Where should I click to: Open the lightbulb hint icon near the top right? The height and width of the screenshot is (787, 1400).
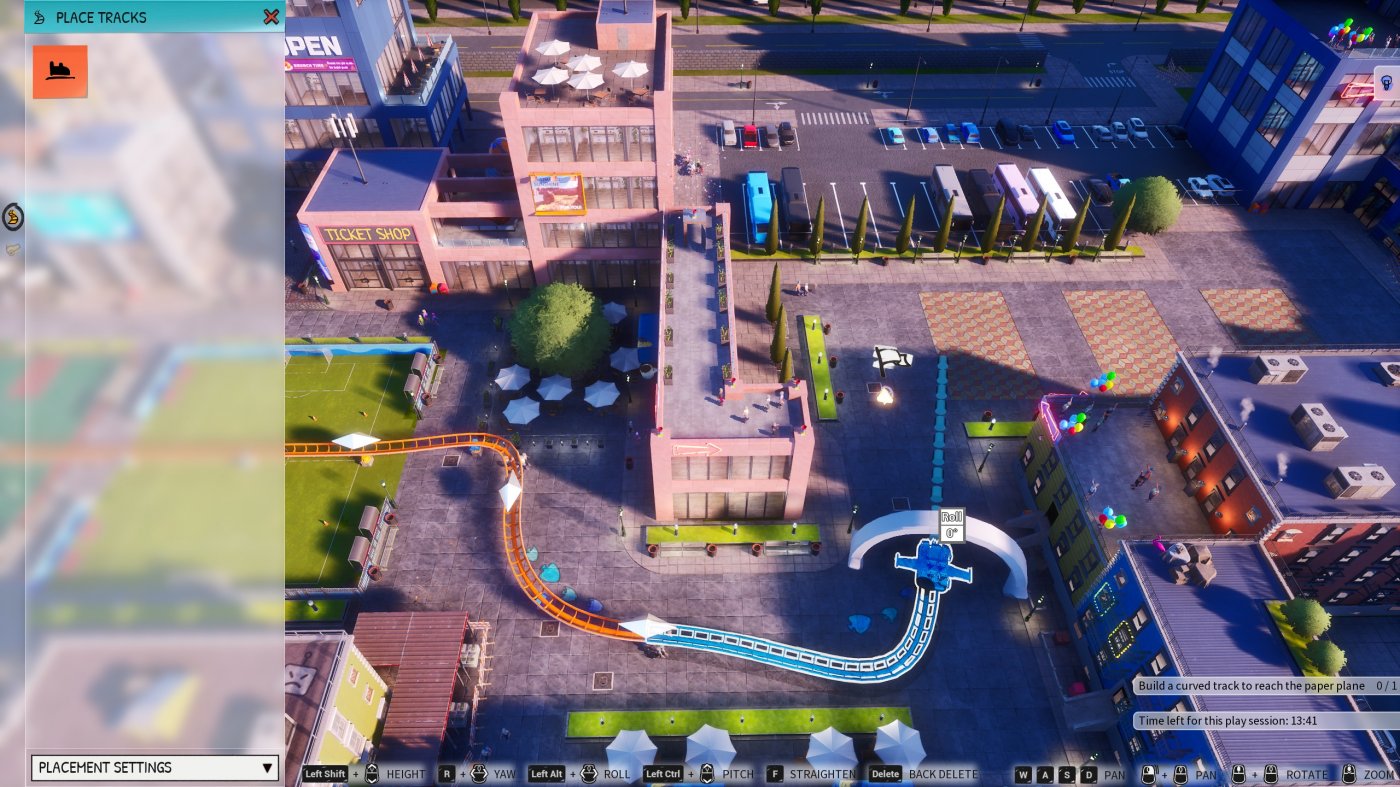1385,84
